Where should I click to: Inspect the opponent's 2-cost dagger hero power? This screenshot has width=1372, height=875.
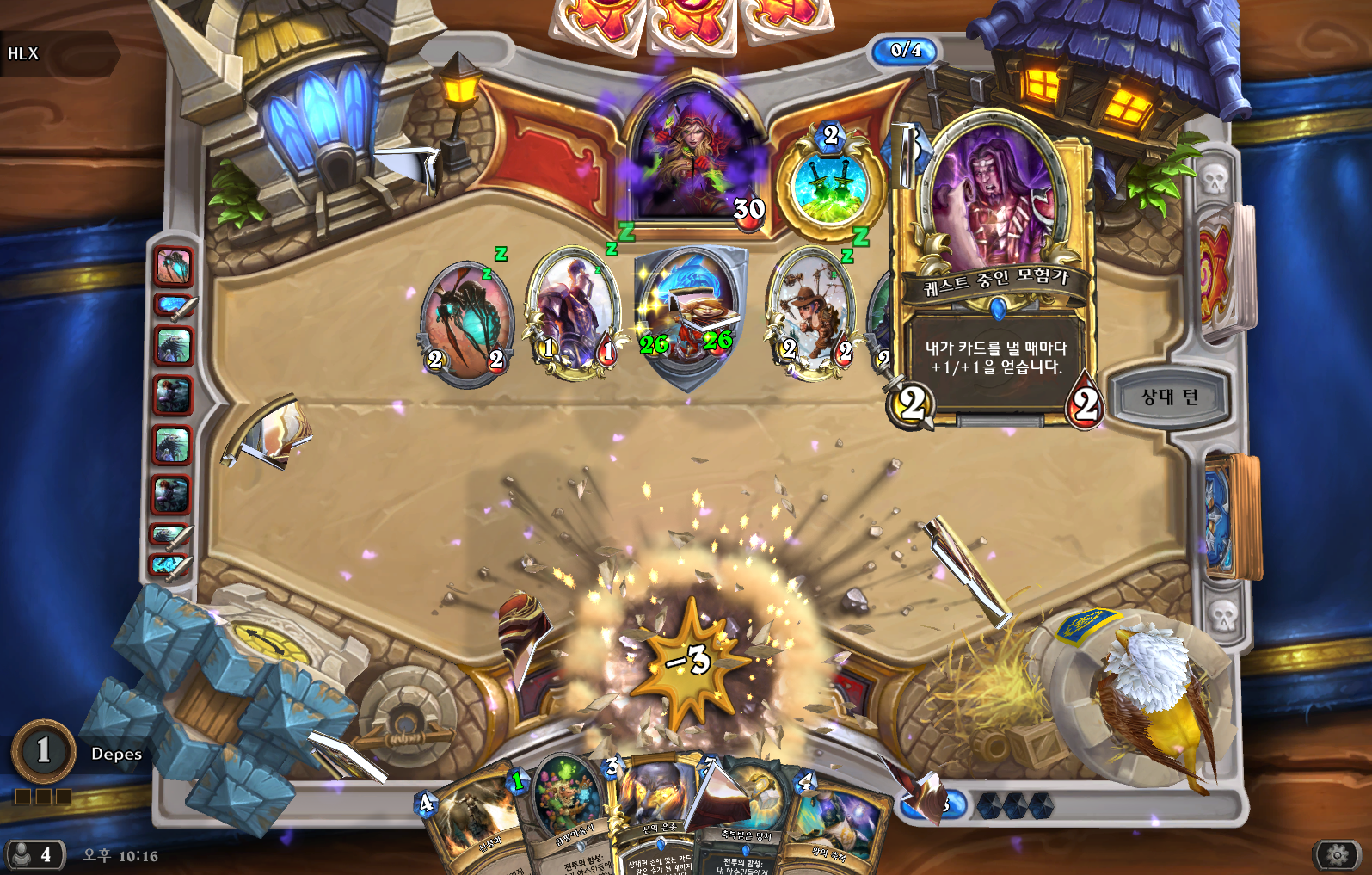pyautogui.click(x=830, y=187)
